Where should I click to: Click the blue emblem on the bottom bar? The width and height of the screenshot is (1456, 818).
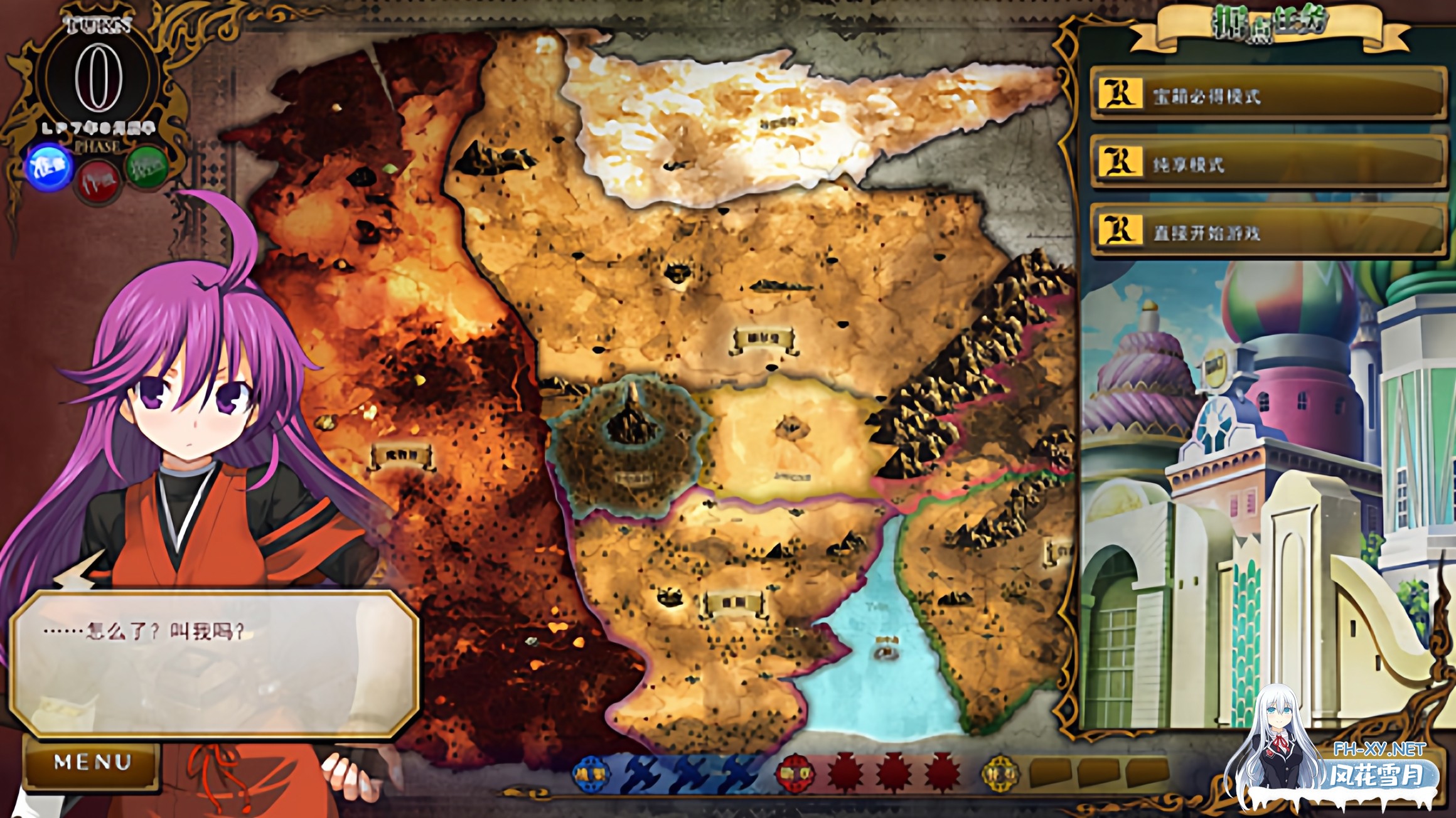[590, 773]
